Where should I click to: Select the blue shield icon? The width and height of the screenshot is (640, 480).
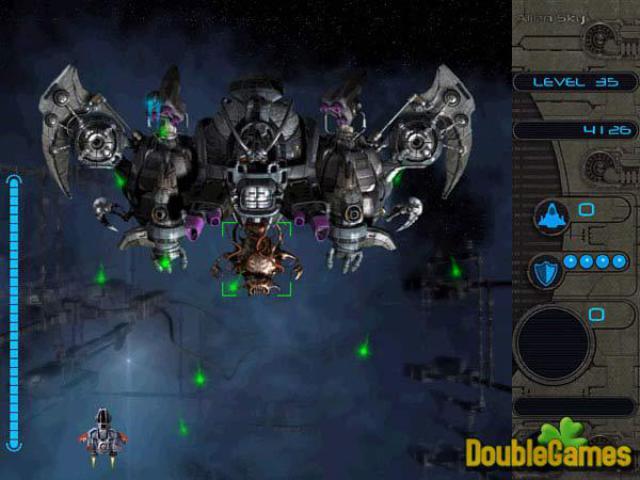[546, 269]
